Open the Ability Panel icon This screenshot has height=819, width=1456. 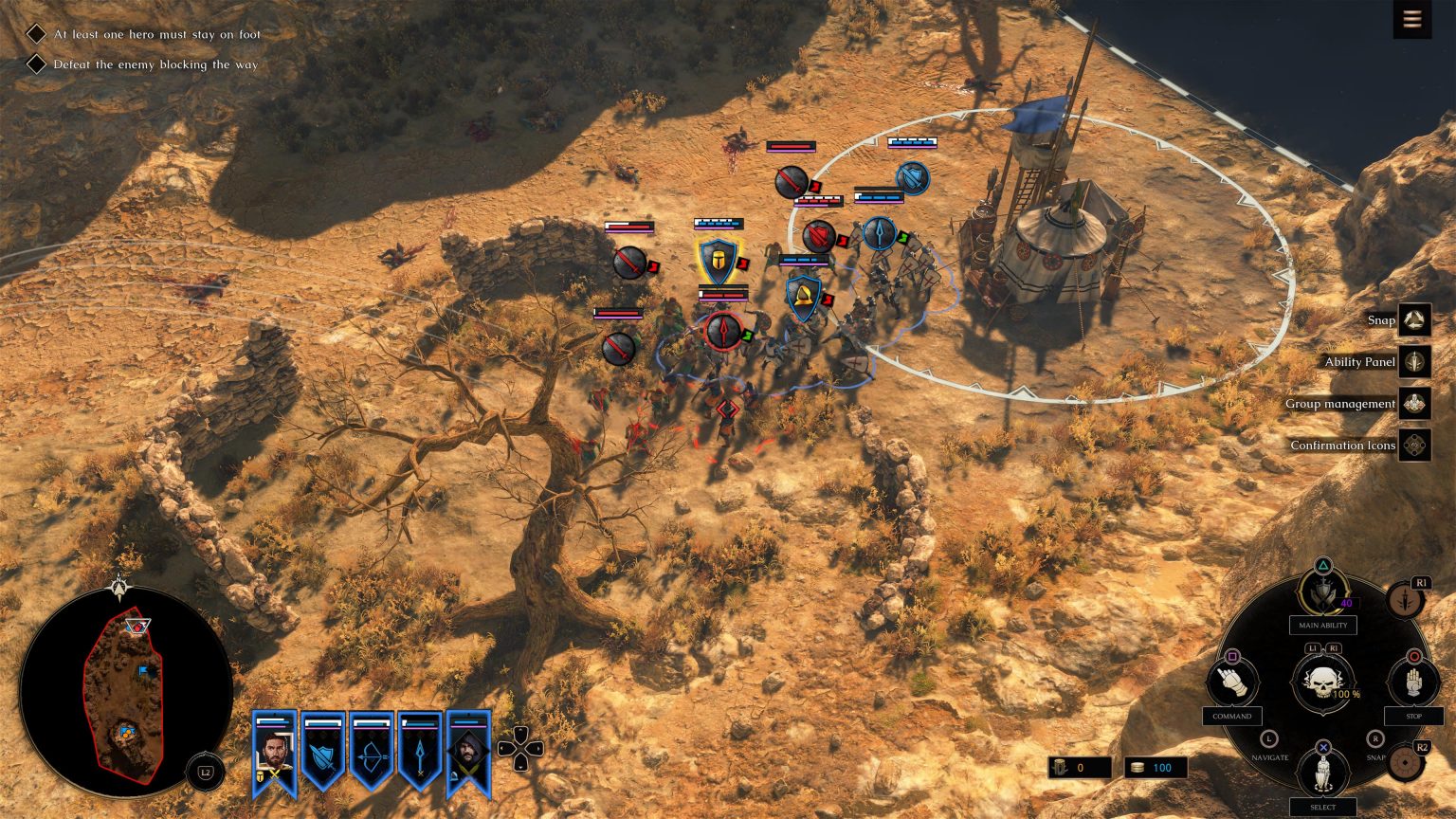(x=1412, y=362)
